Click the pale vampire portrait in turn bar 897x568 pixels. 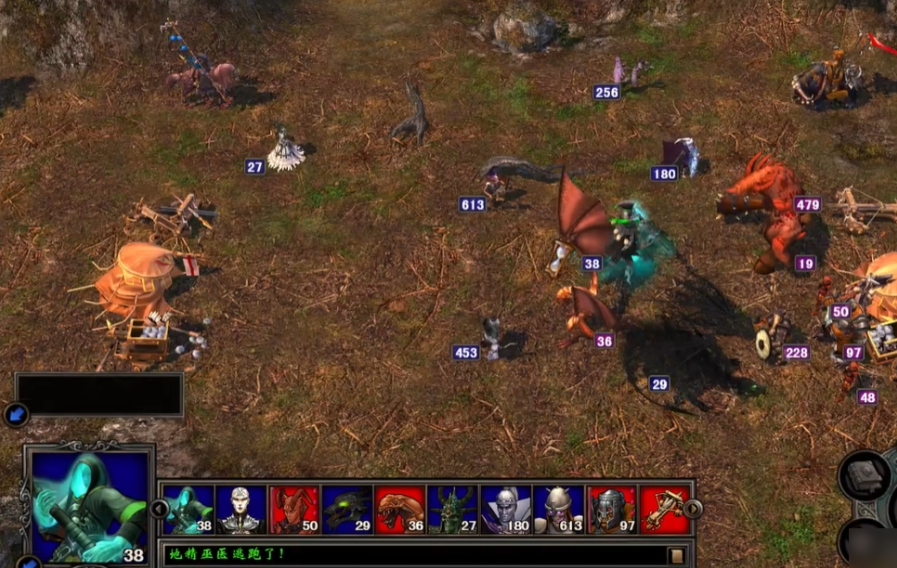point(241,510)
